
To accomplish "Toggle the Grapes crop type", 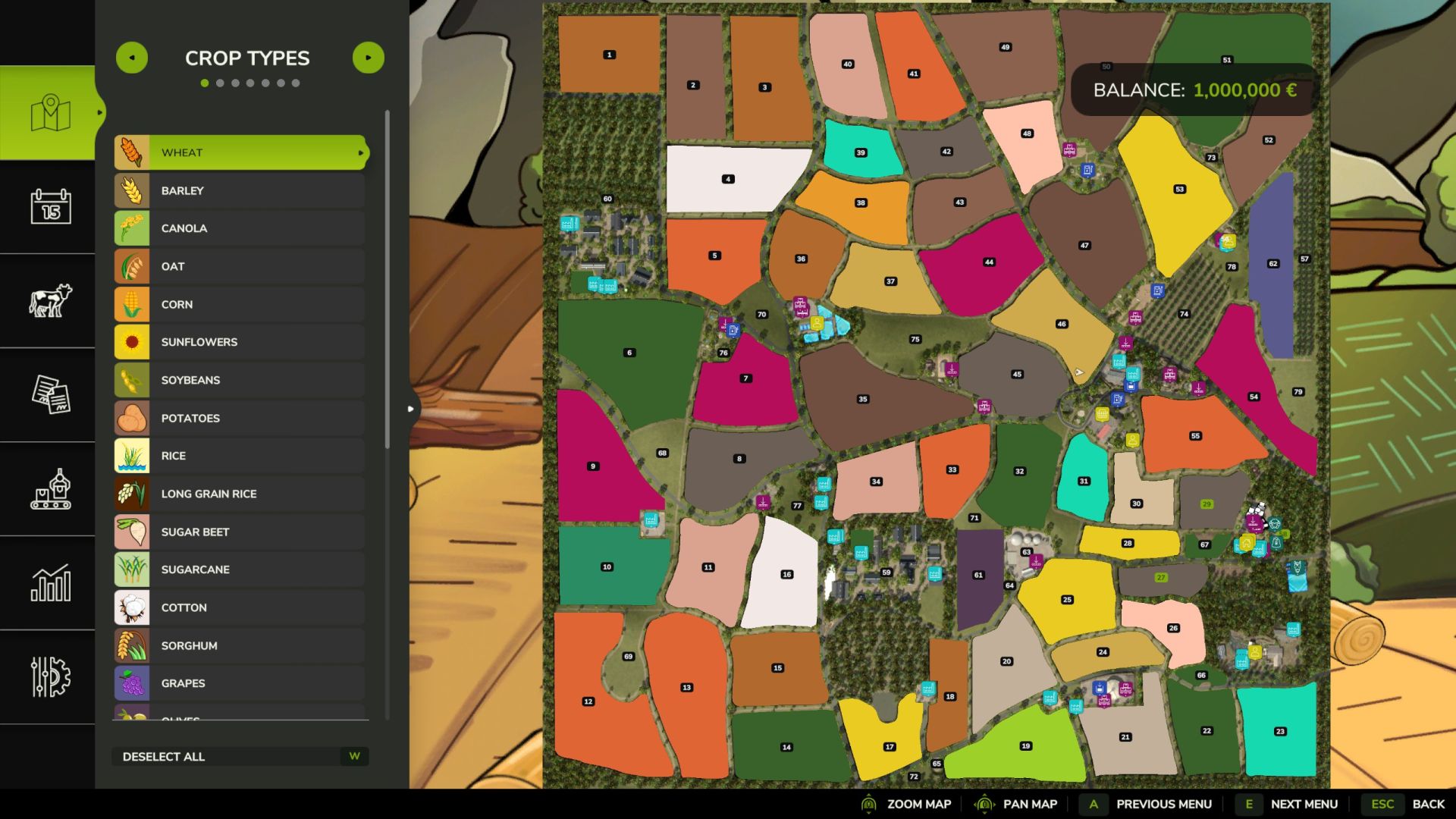I will point(241,683).
